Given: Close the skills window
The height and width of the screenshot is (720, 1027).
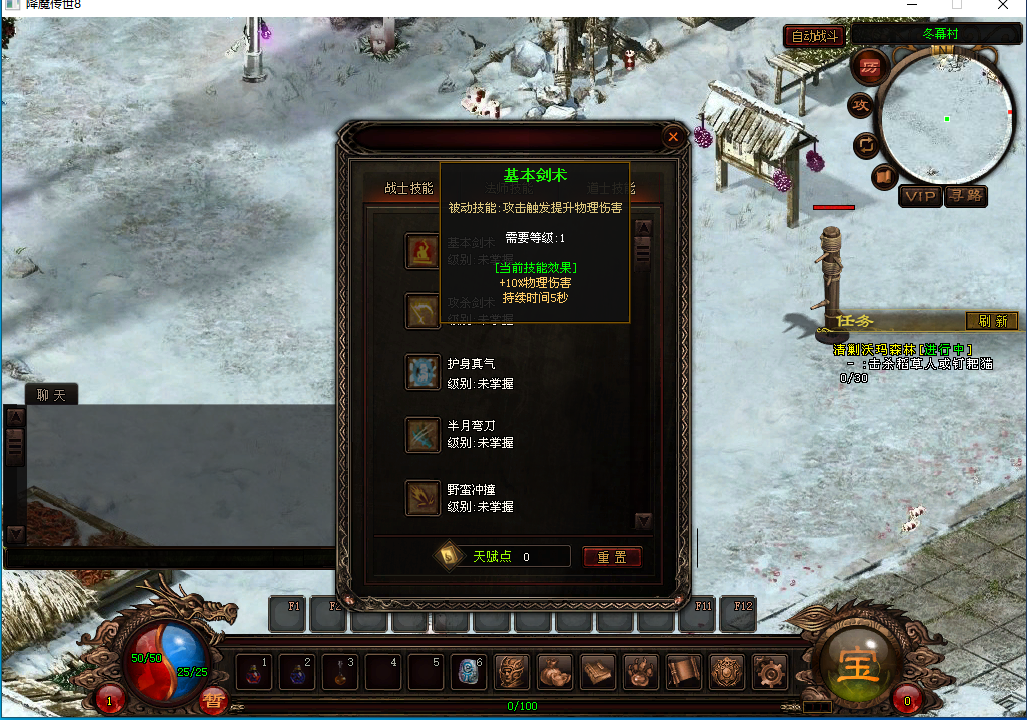Looking at the screenshot, I should point(673,136).
